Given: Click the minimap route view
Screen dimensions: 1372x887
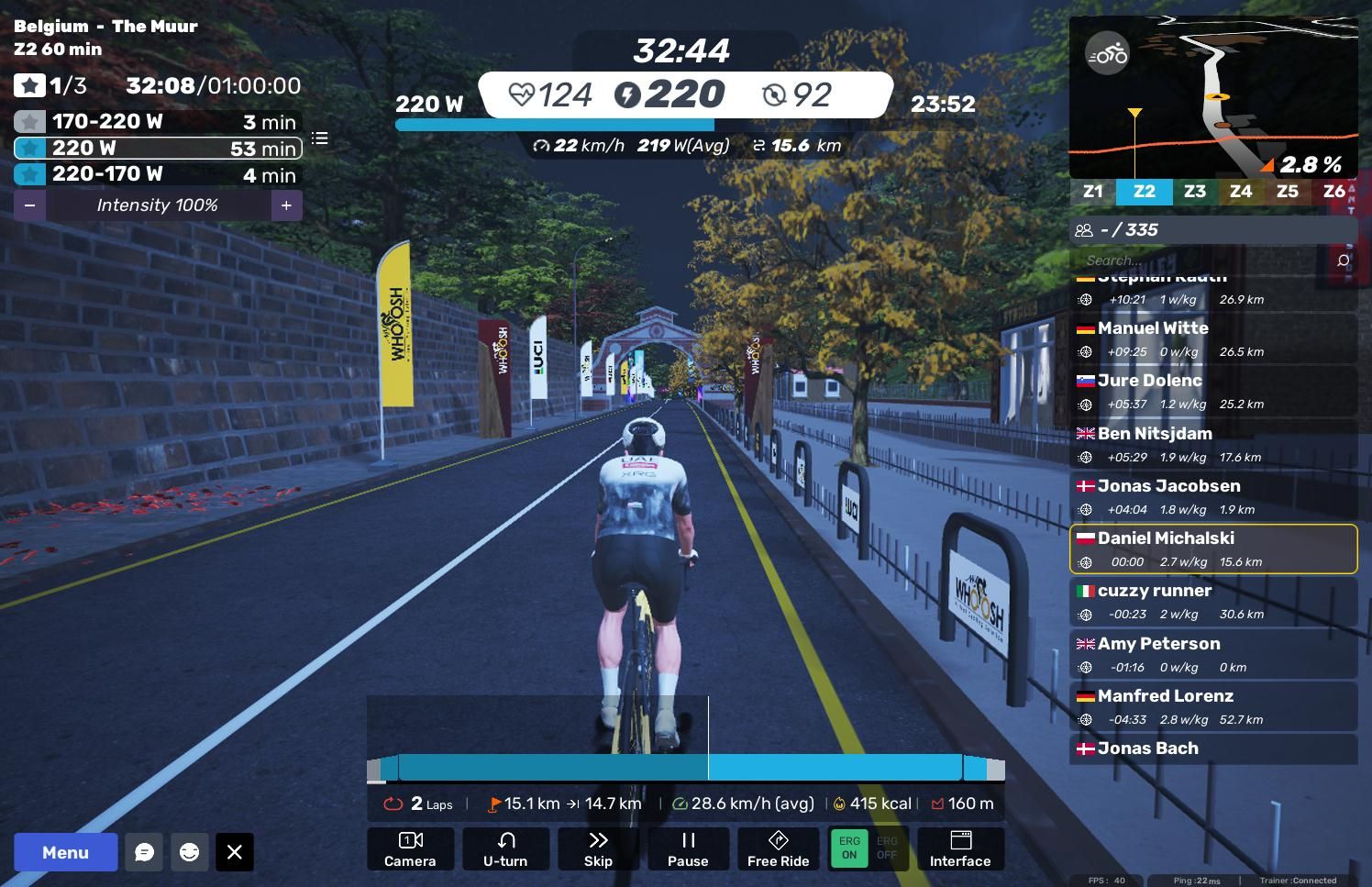Looking at the screenshot, I should click(x=1212, y=97).
